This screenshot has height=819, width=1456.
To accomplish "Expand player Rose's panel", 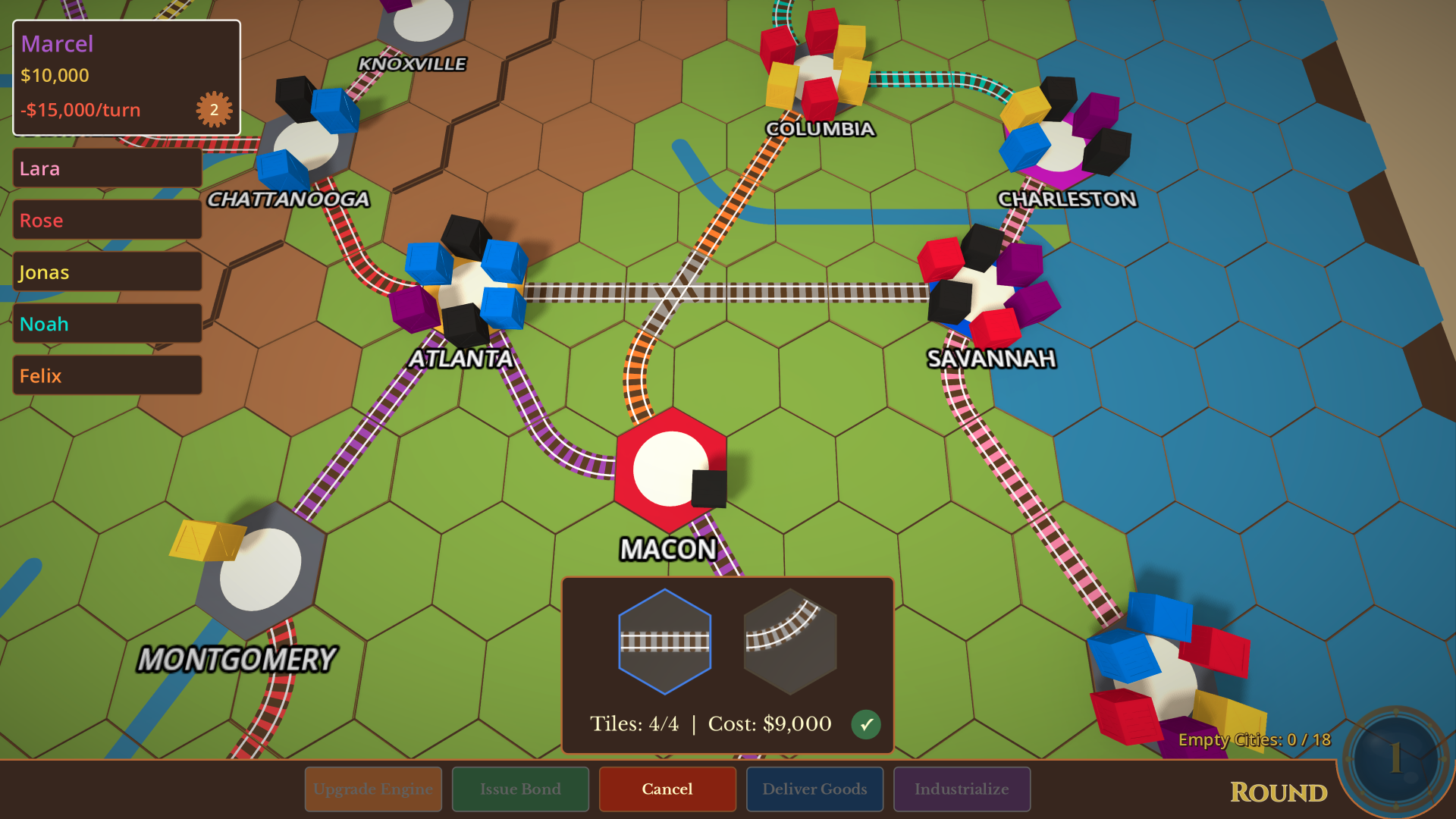I will point(106,220).
